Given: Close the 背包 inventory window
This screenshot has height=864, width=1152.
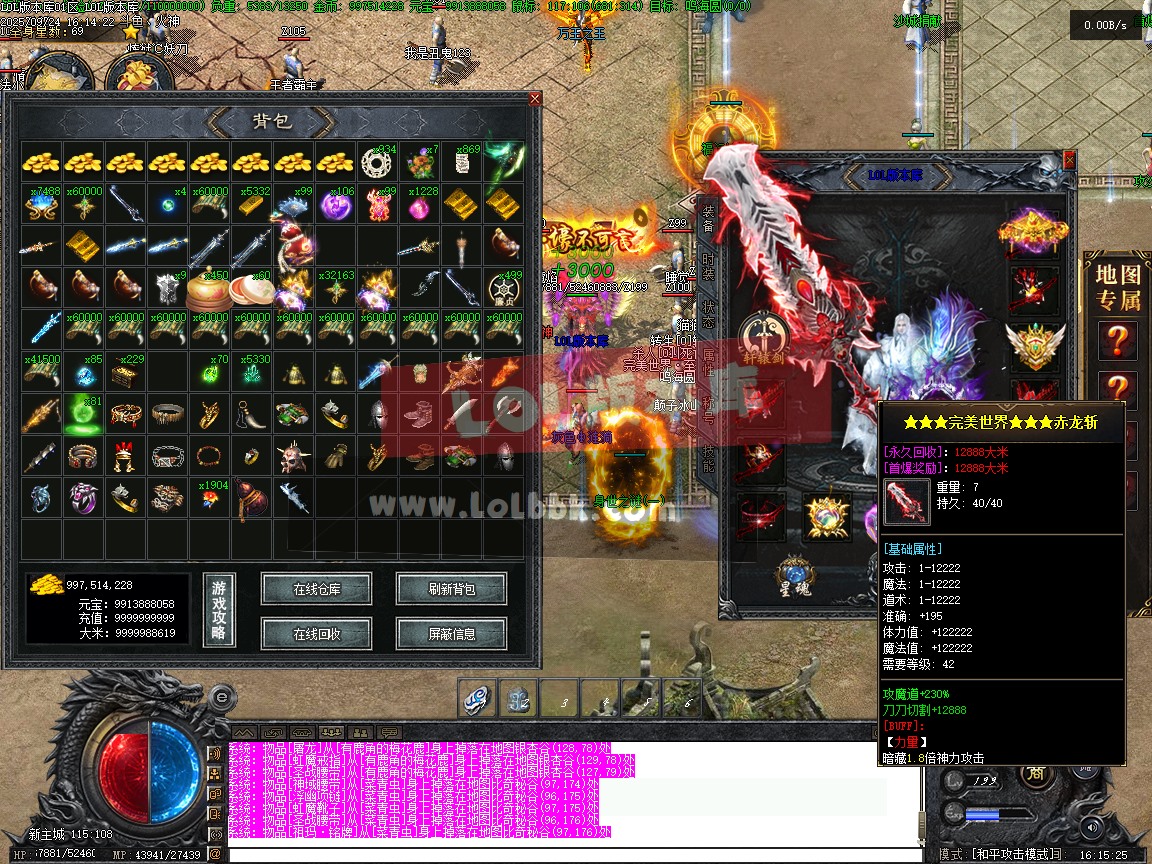Looking at the screenshot, I should click(535, 99).
